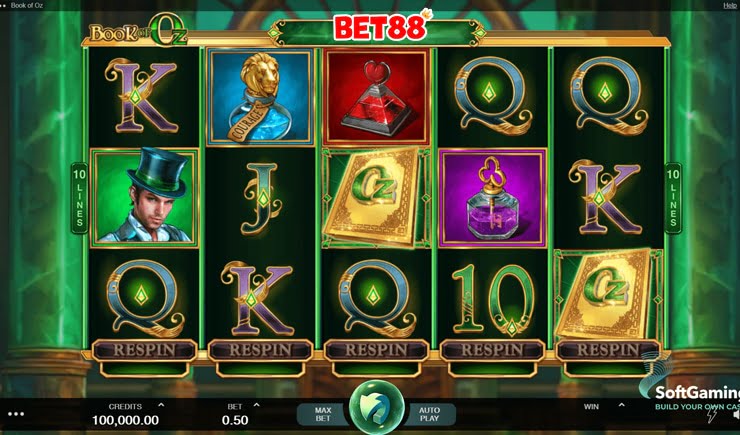Click the SoftGaming overlay logo
The width and height of the screenshot is (740, 435).
697,396
